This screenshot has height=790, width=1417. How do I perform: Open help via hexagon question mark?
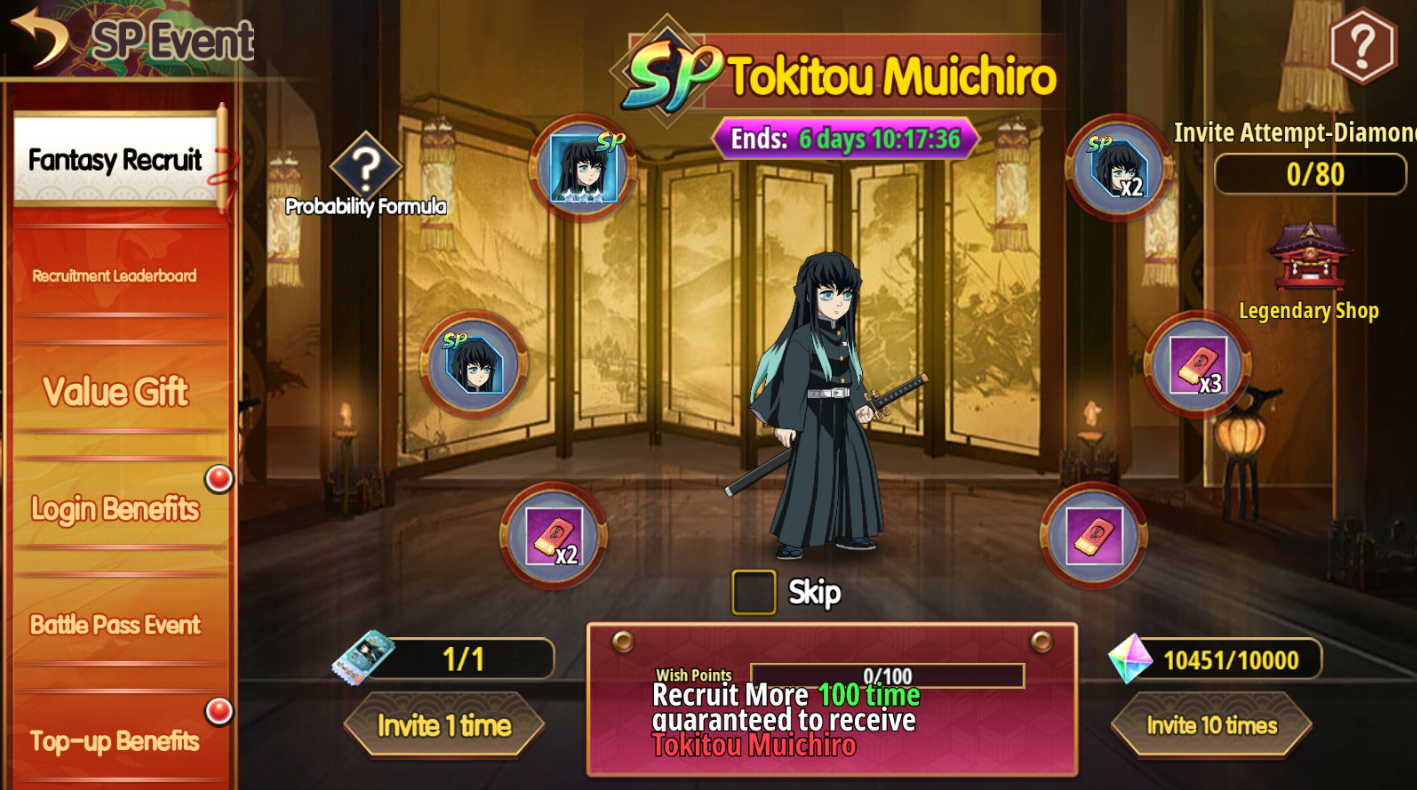point(1362,45)
